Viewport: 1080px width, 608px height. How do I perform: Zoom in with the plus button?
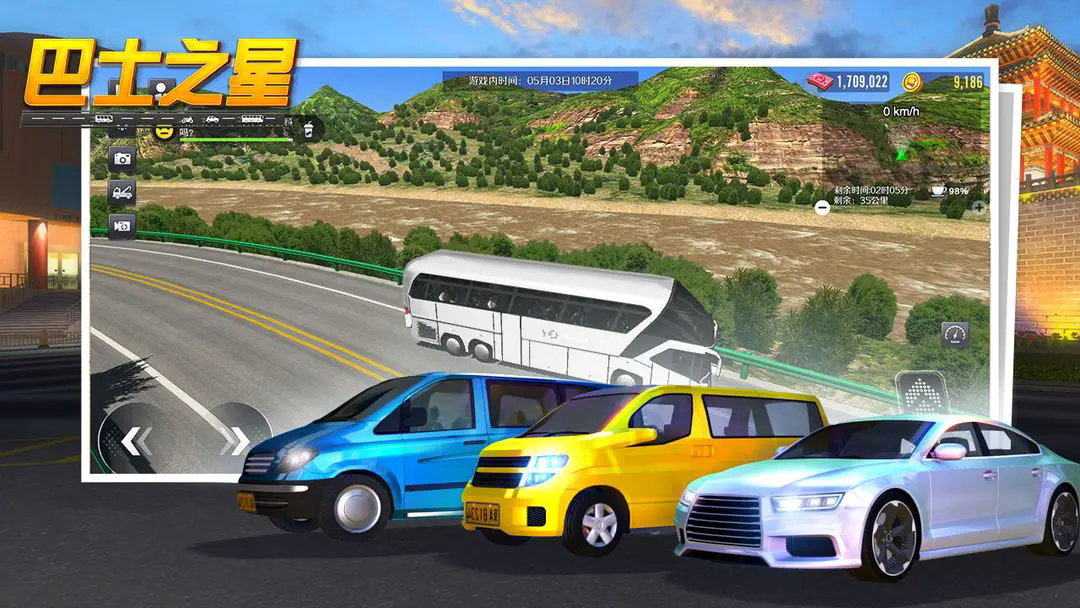(978, 208)
